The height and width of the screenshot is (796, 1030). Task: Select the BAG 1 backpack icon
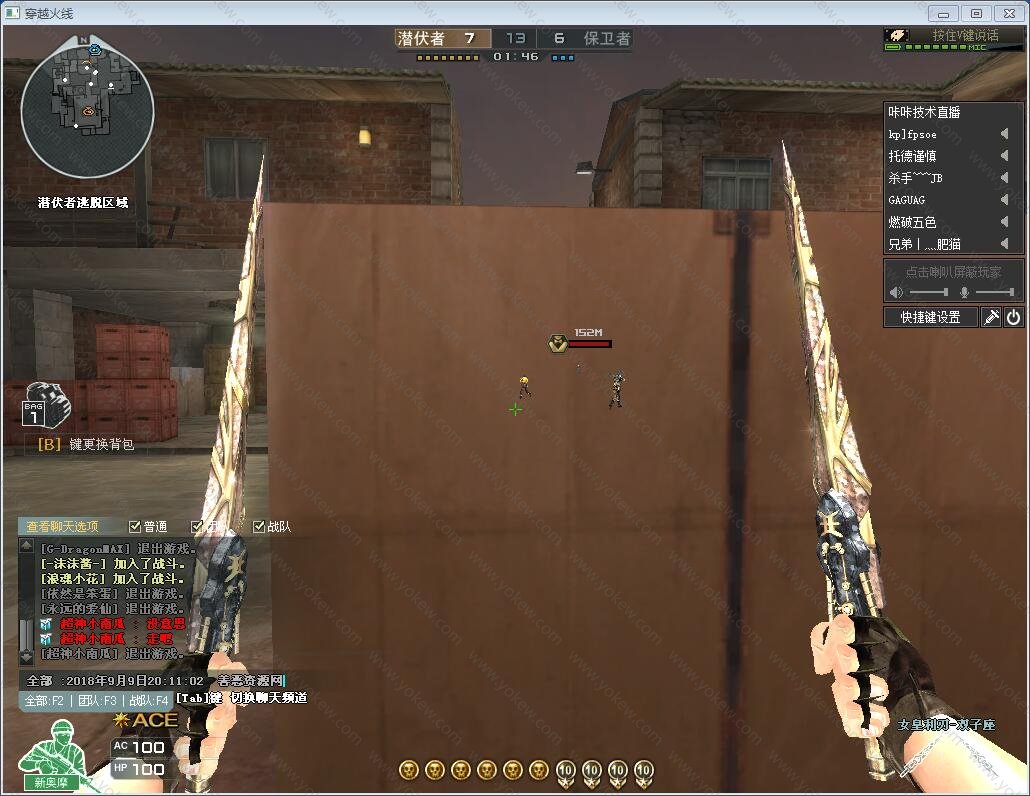(44, 402)
